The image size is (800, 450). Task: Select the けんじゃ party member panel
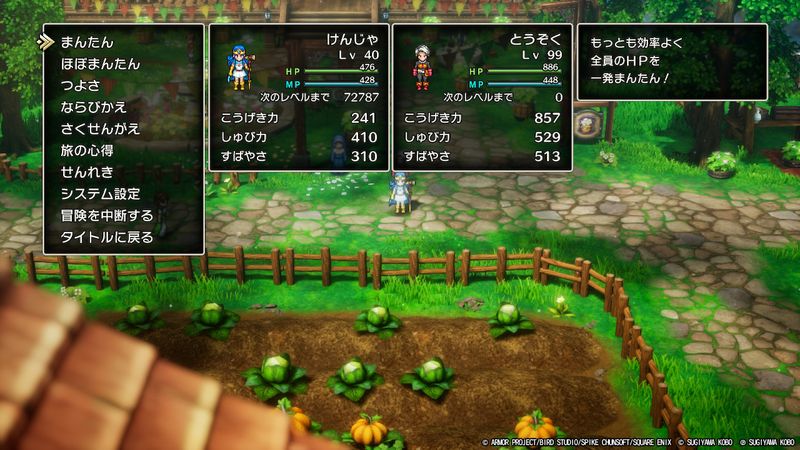point(297,97)
